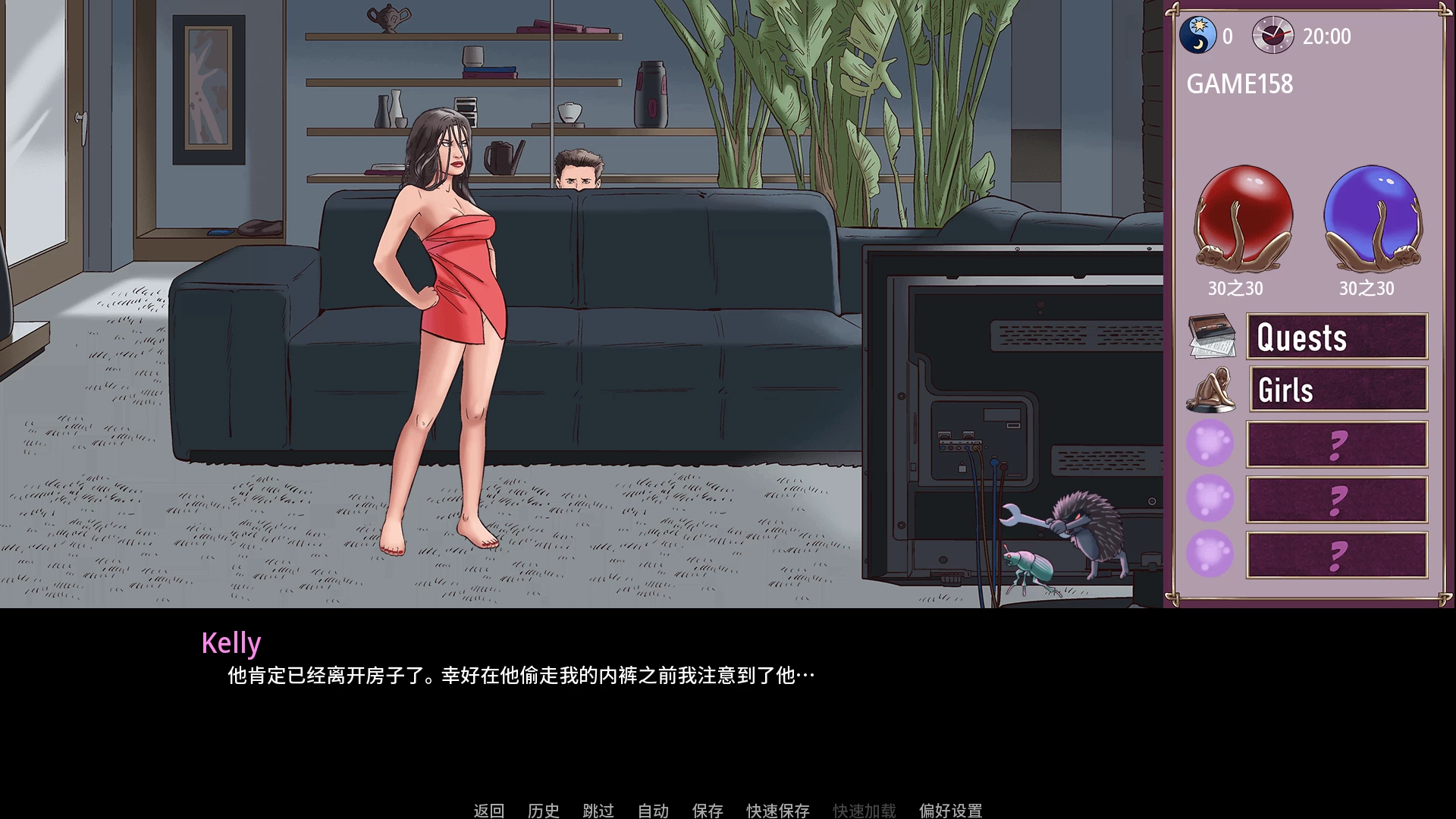
Task: Enable 跳过 to skip dialogue
Action: point(598,810)
